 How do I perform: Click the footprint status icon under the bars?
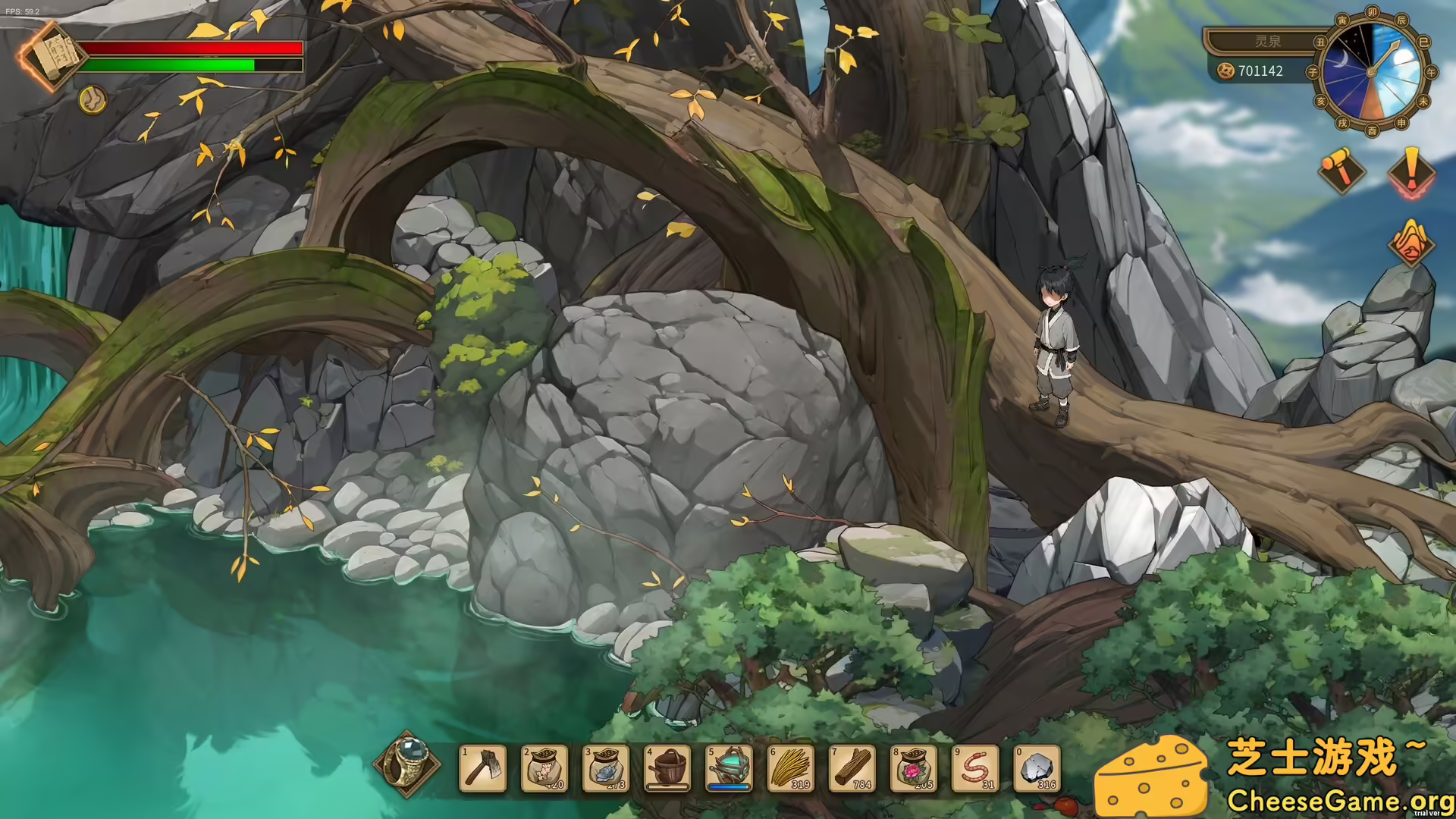point(91,100)
